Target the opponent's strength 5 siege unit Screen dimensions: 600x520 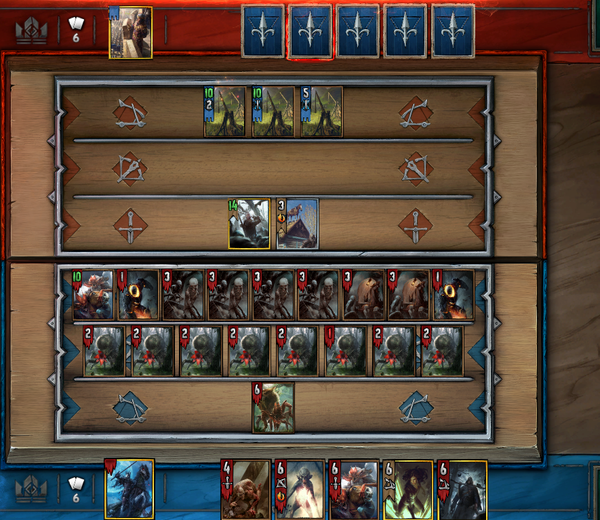pos(321,111)
